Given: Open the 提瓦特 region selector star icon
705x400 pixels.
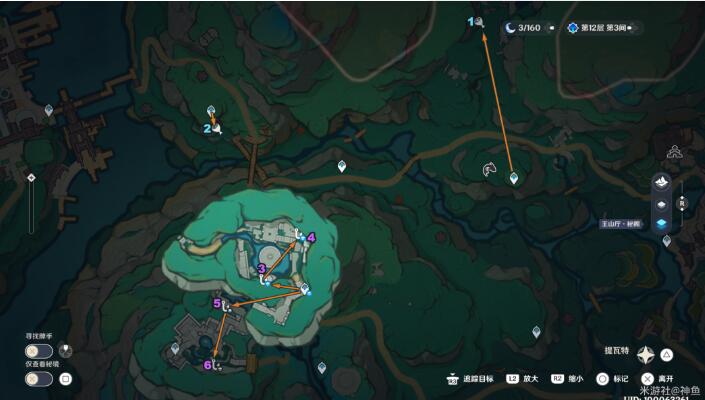Looking at the screenshot, I should (646, 353).
